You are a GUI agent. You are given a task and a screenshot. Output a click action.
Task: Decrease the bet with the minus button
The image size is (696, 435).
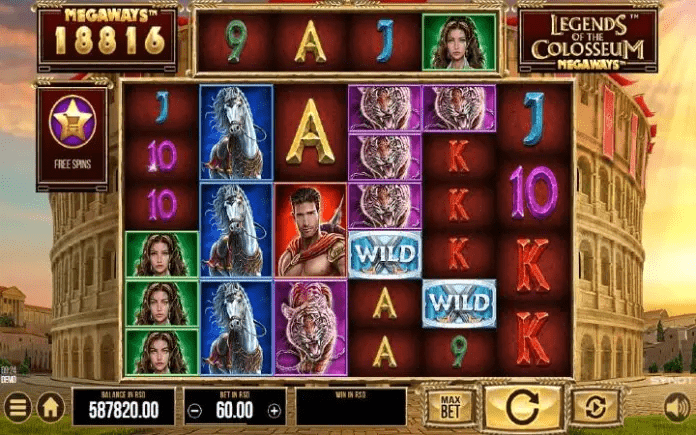pos(196,408)
